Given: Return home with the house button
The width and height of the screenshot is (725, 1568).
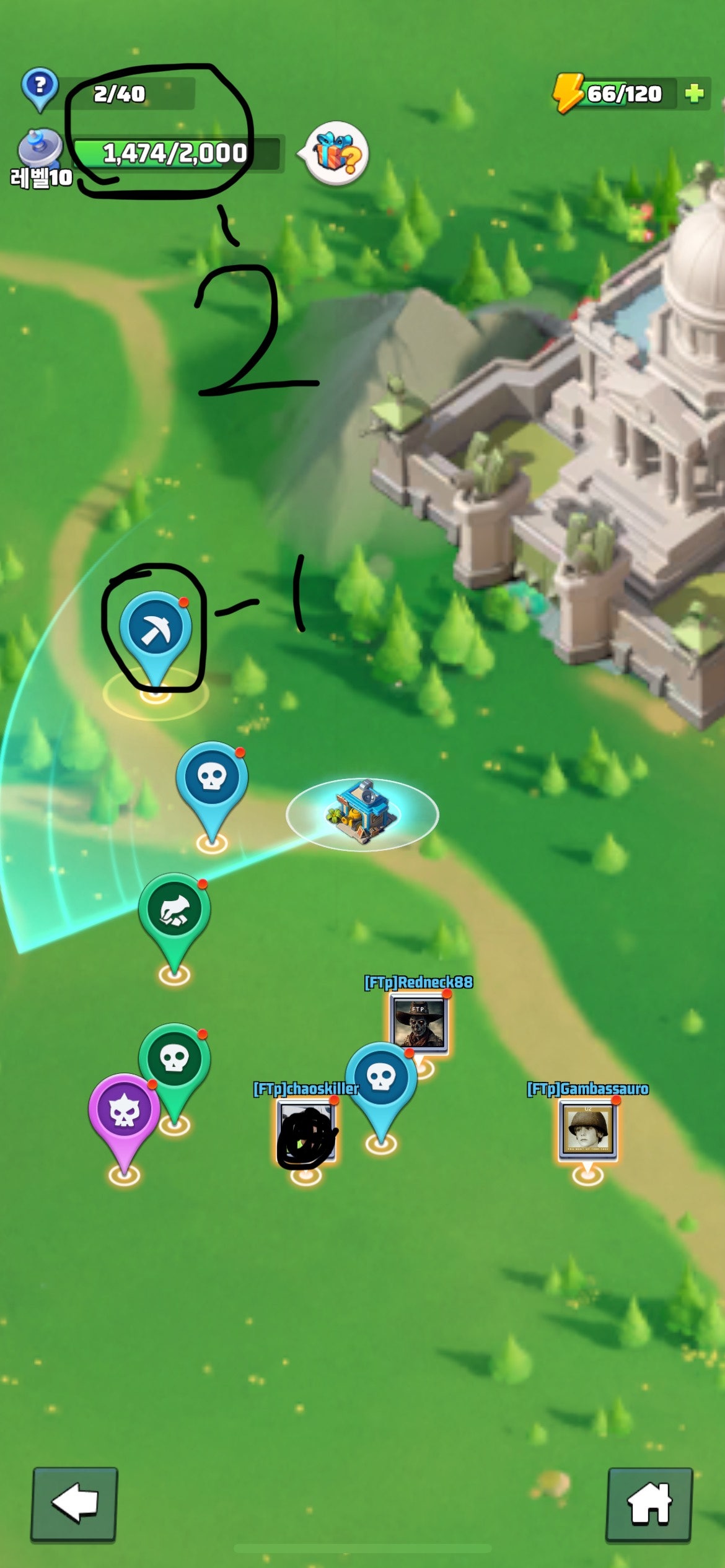Looking at the screenshot, I should point(649,1504).
